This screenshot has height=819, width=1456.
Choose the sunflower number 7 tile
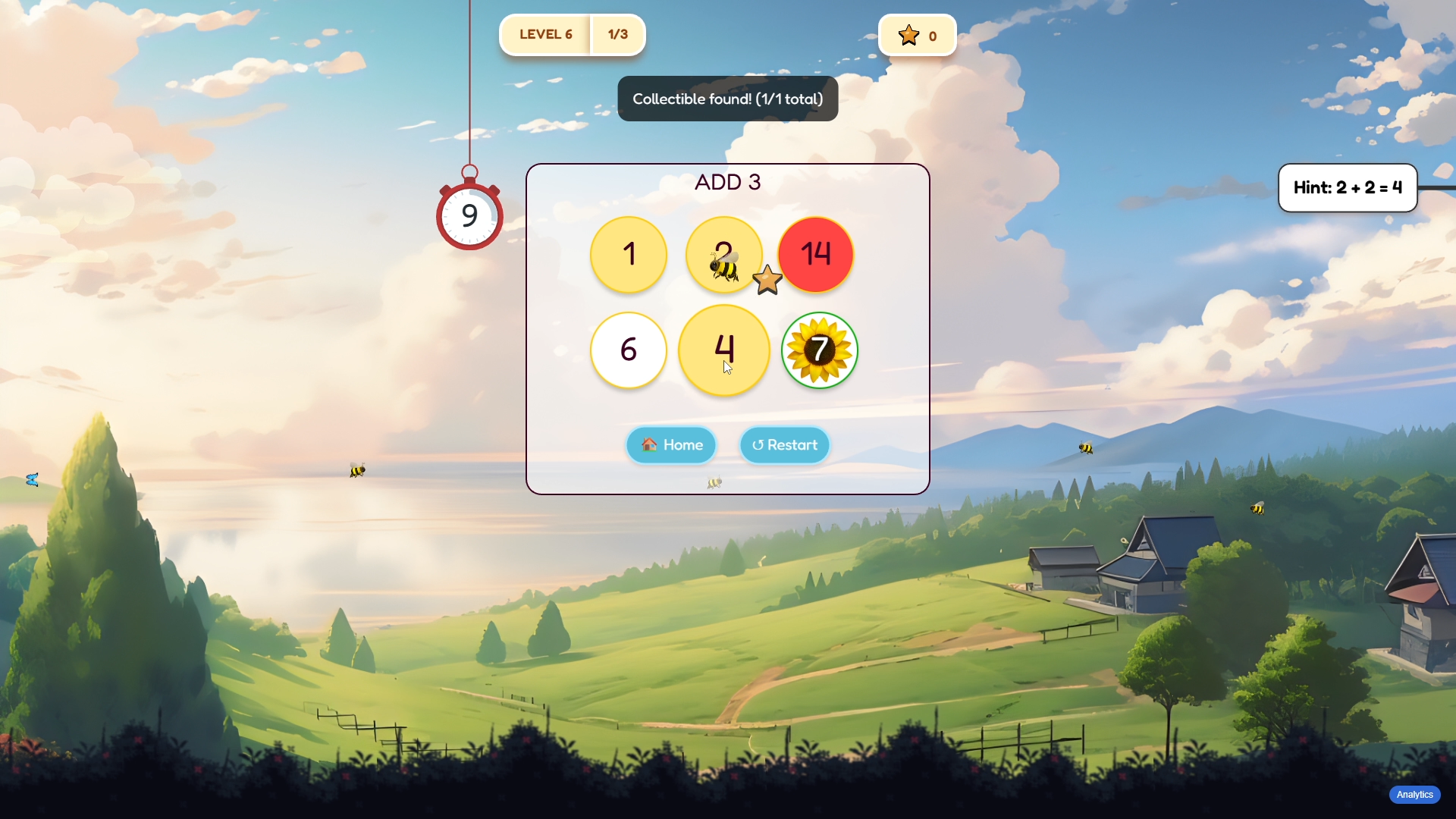tap(820, 350)
